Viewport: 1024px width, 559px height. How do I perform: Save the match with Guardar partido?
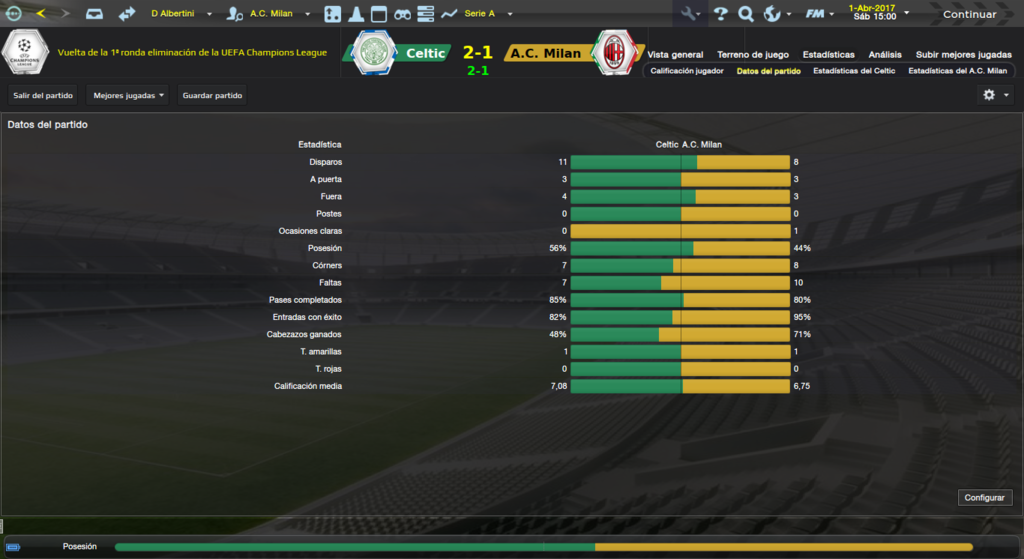point(212,95)
